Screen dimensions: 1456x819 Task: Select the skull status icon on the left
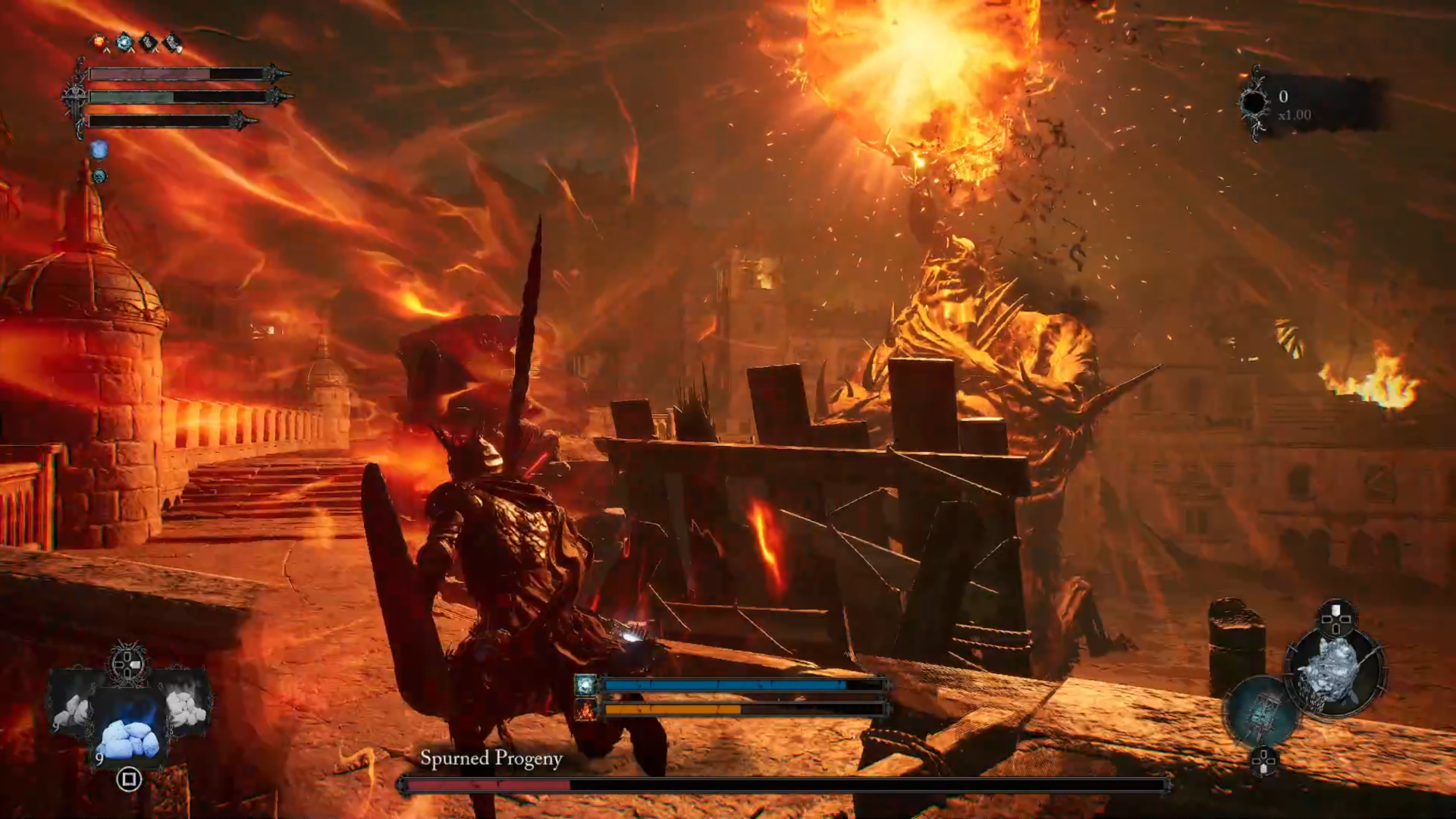pyautogui.click(x=100, y=175)
